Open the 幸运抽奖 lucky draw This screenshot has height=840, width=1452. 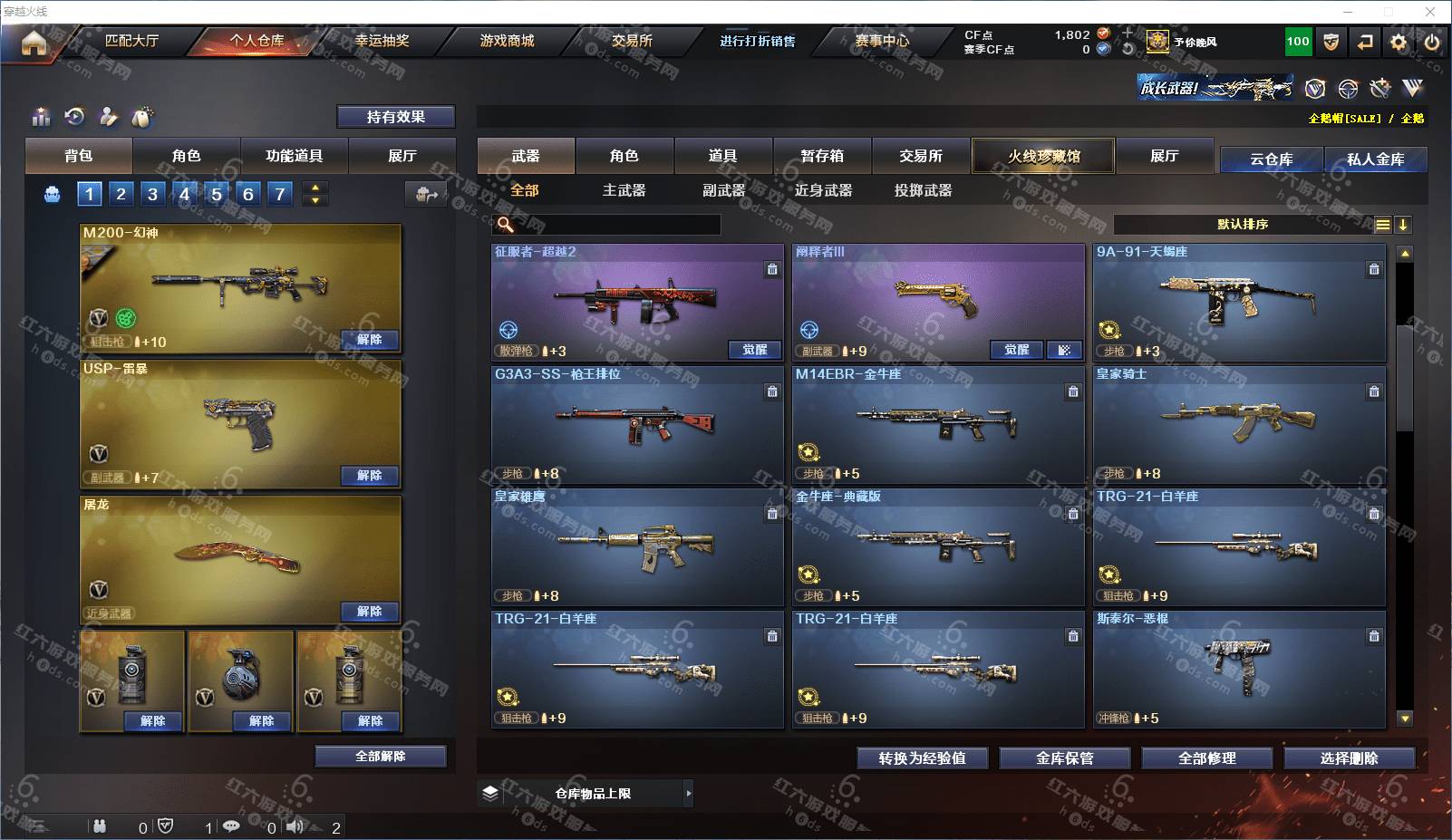click(x=382, y=41)
